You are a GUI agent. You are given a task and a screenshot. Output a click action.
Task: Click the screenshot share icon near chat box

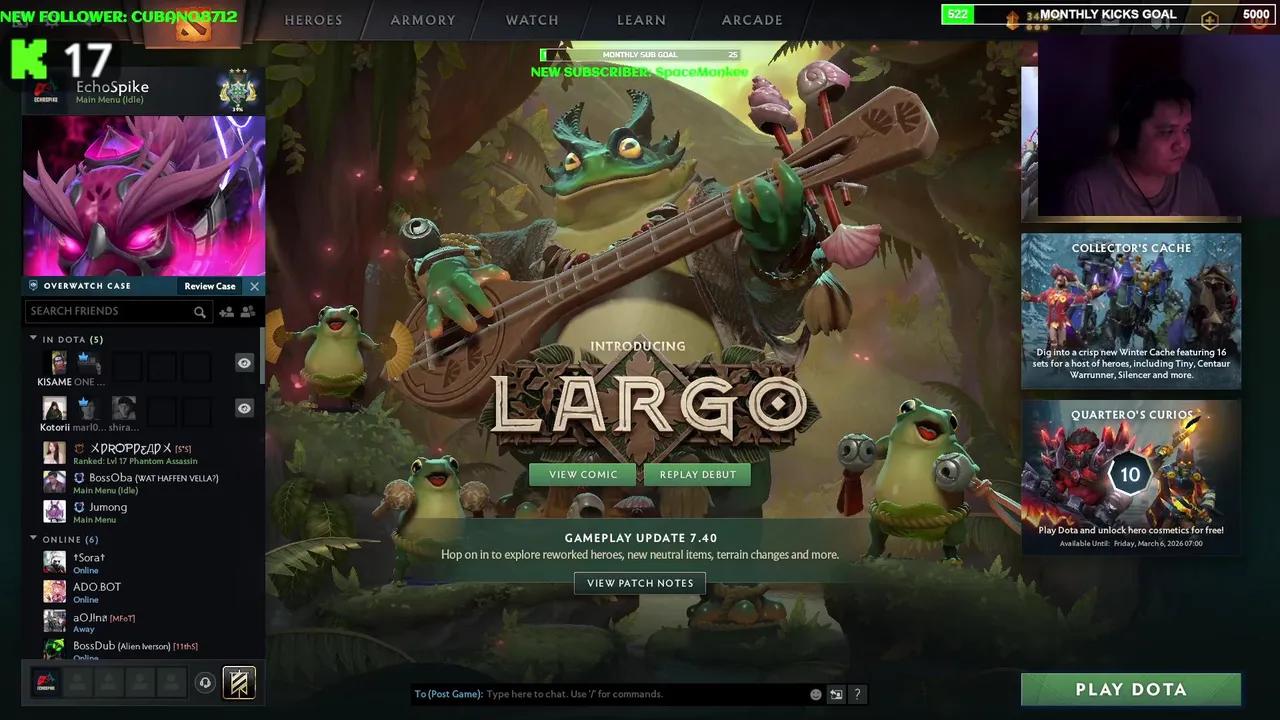point(836,693)
